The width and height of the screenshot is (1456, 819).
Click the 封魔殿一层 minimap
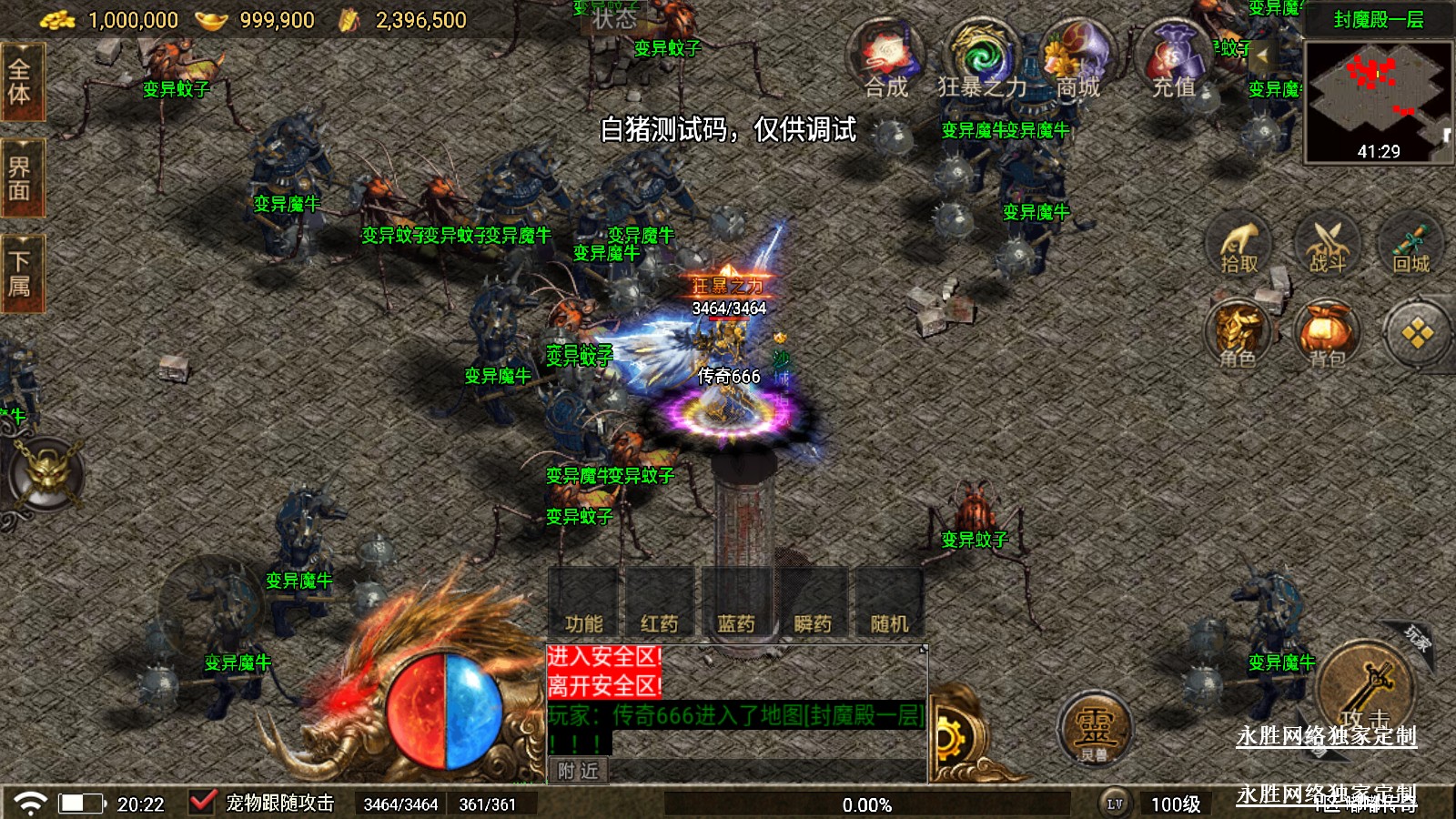click(x=1378, y=100)
